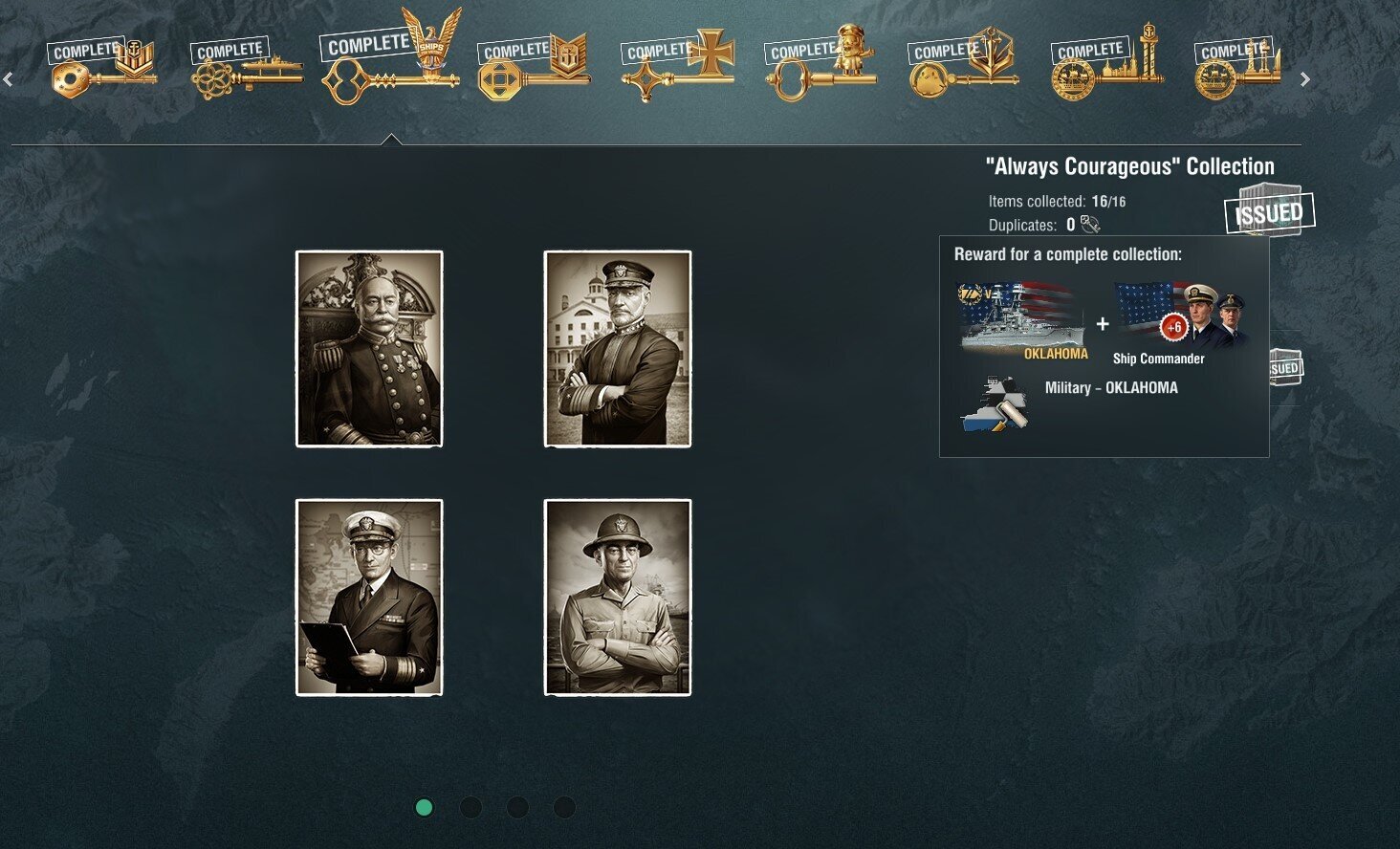The width and height of the screenshot is (1400, 849).
Task: Inspect the helmeted soldier portrait card
Action: tap(618, 598)
